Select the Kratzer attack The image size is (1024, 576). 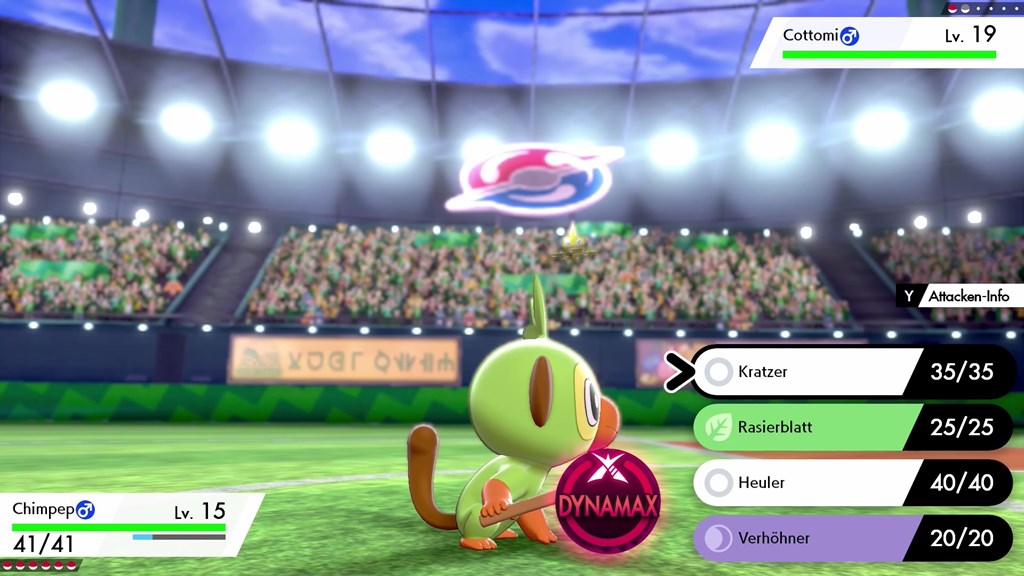pos(800,372)
